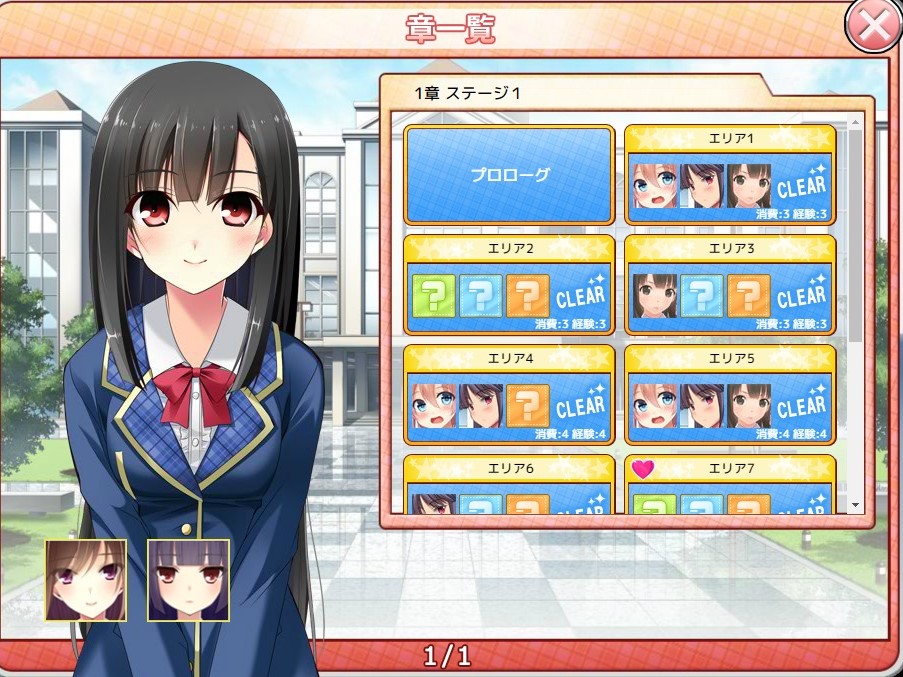The image size is (903, 677).
Task: Pick the エリア6 stage tile
Action: coord(509,485)
